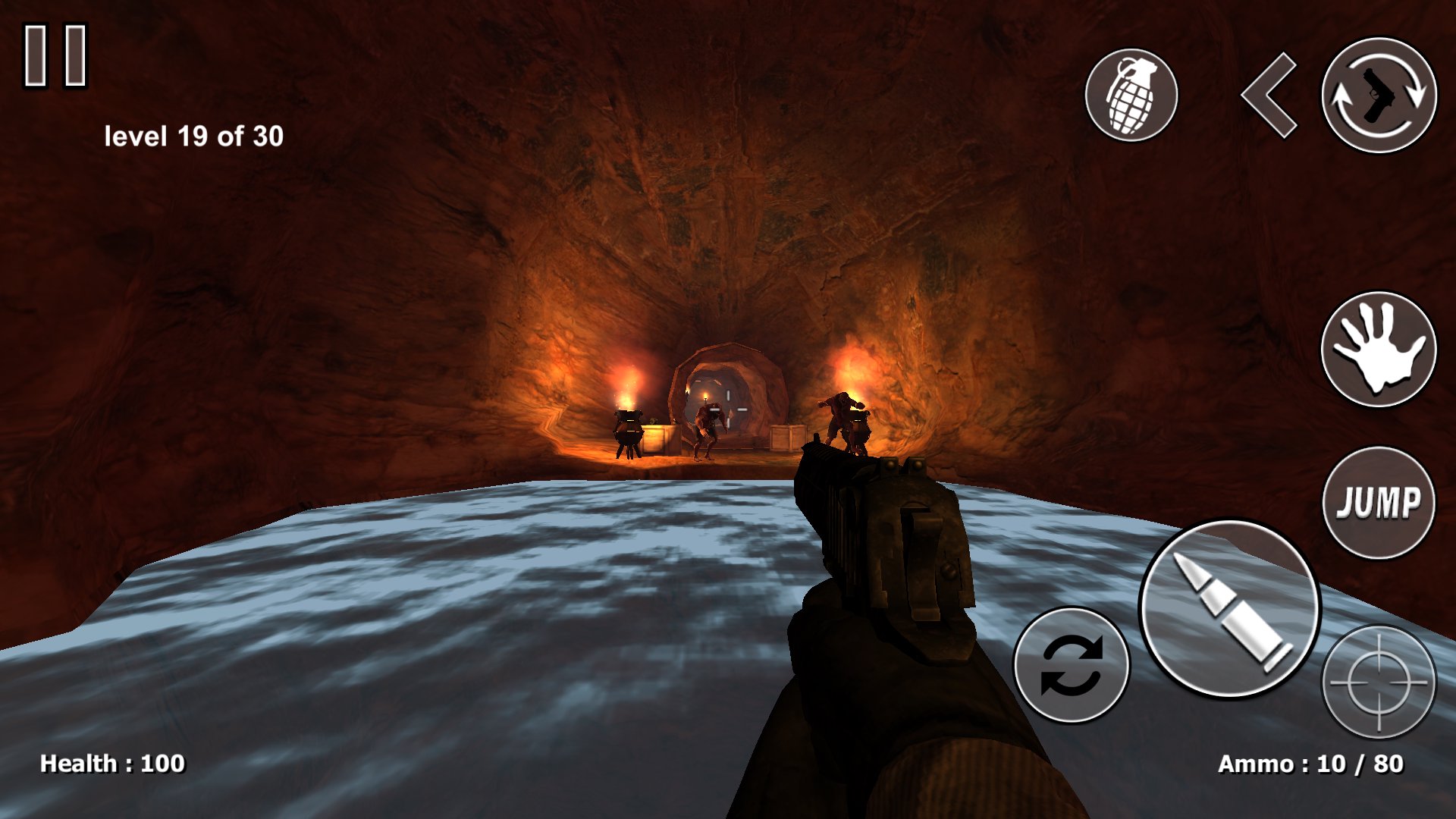Reload using the circular arrows button
The image size is (1456, 819).
point(1071,664)
